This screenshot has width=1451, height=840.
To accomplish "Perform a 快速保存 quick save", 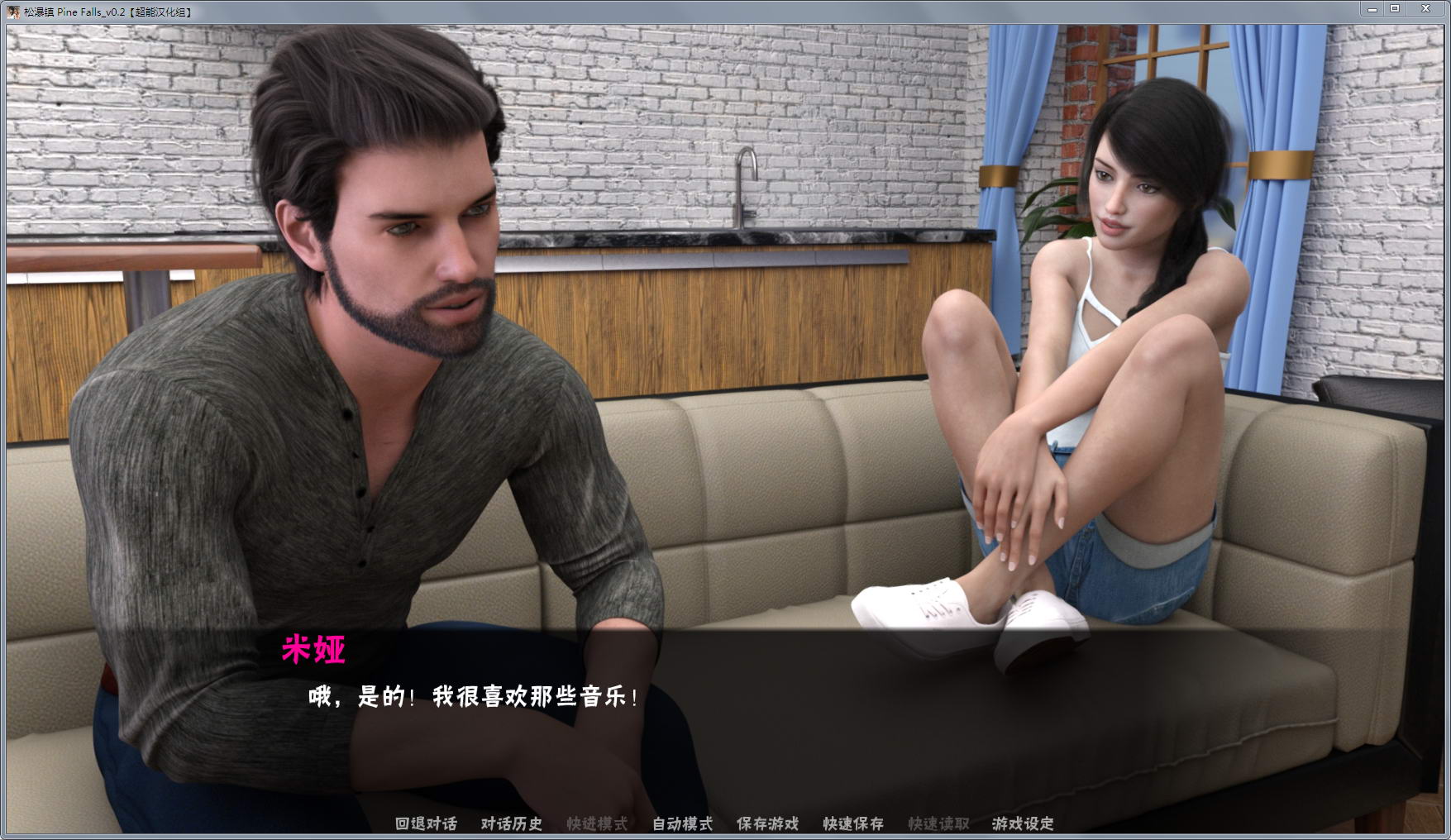I will click(852, 824).
